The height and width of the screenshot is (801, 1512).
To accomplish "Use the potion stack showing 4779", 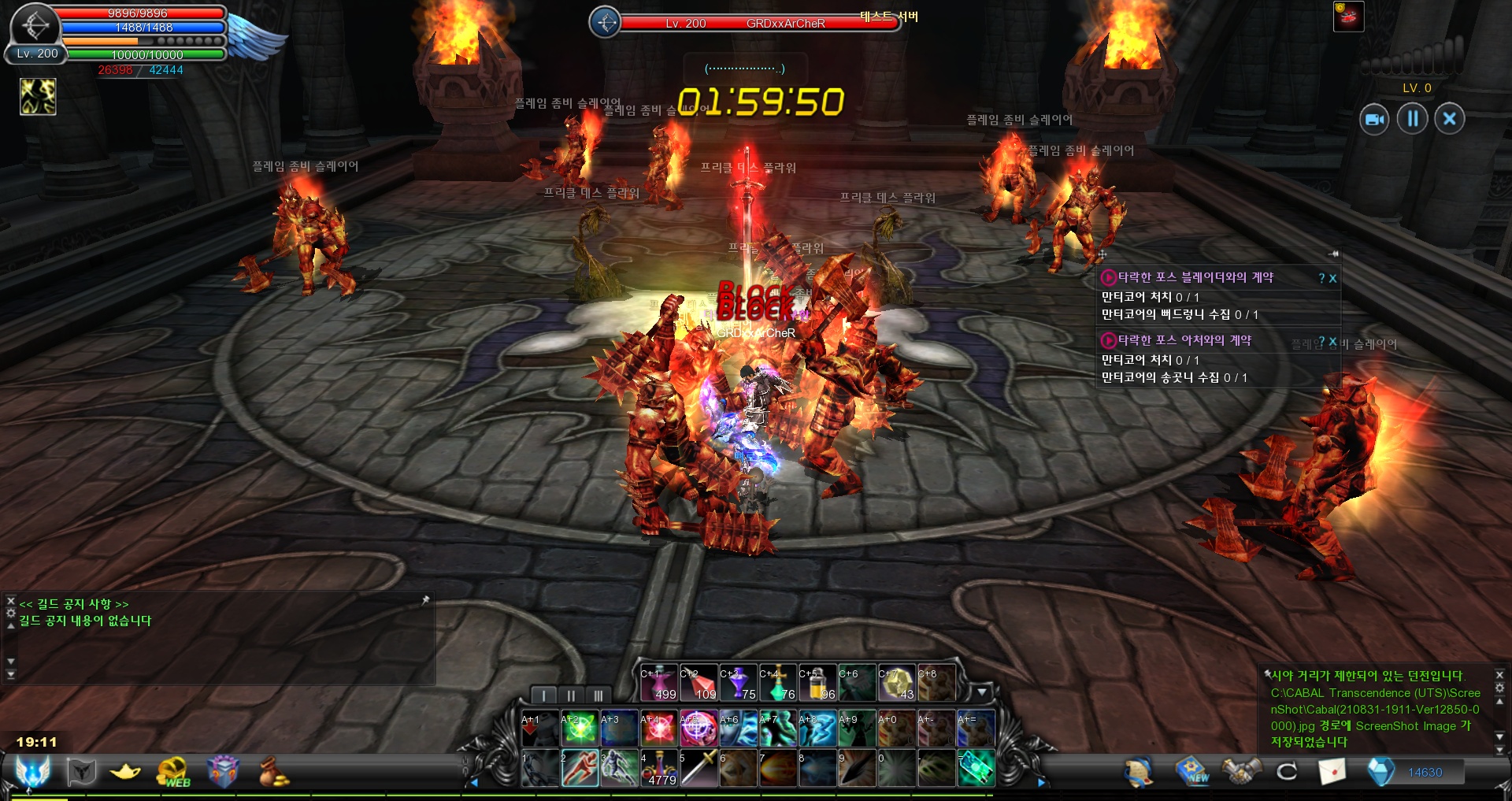I will [658, 769].
